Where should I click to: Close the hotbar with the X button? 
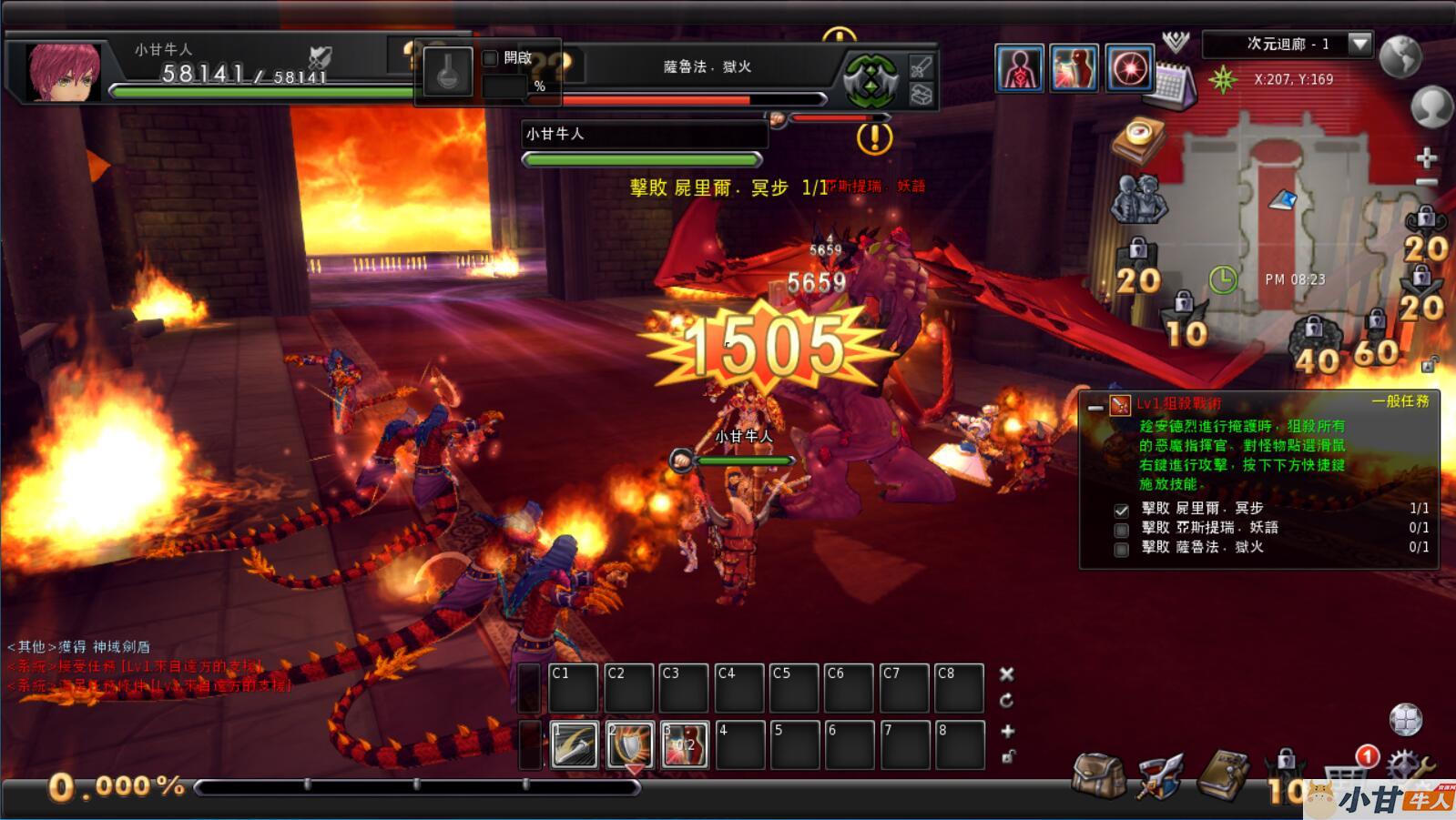(1006, 674)
